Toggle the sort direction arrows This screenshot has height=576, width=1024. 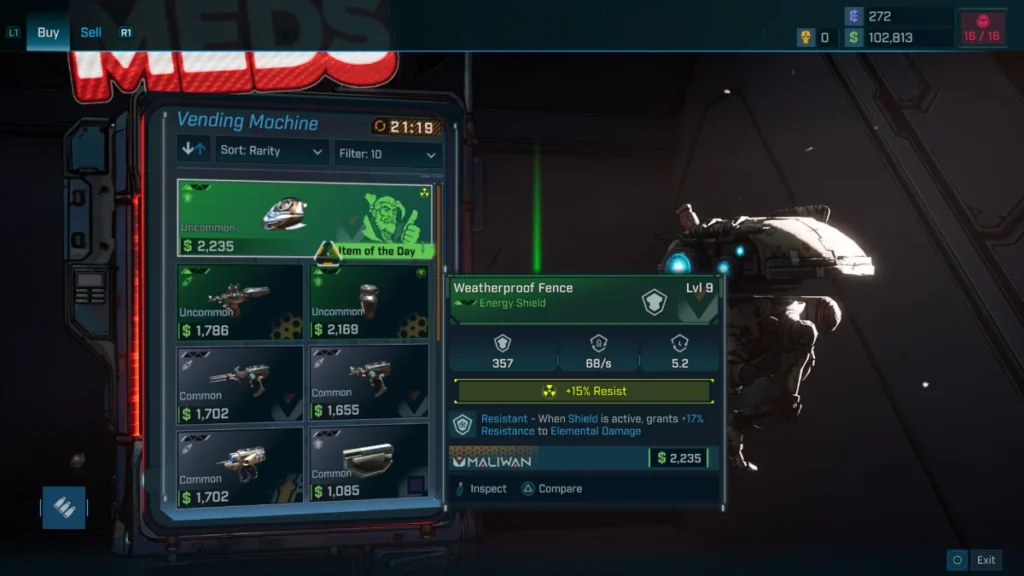point(193,150)
